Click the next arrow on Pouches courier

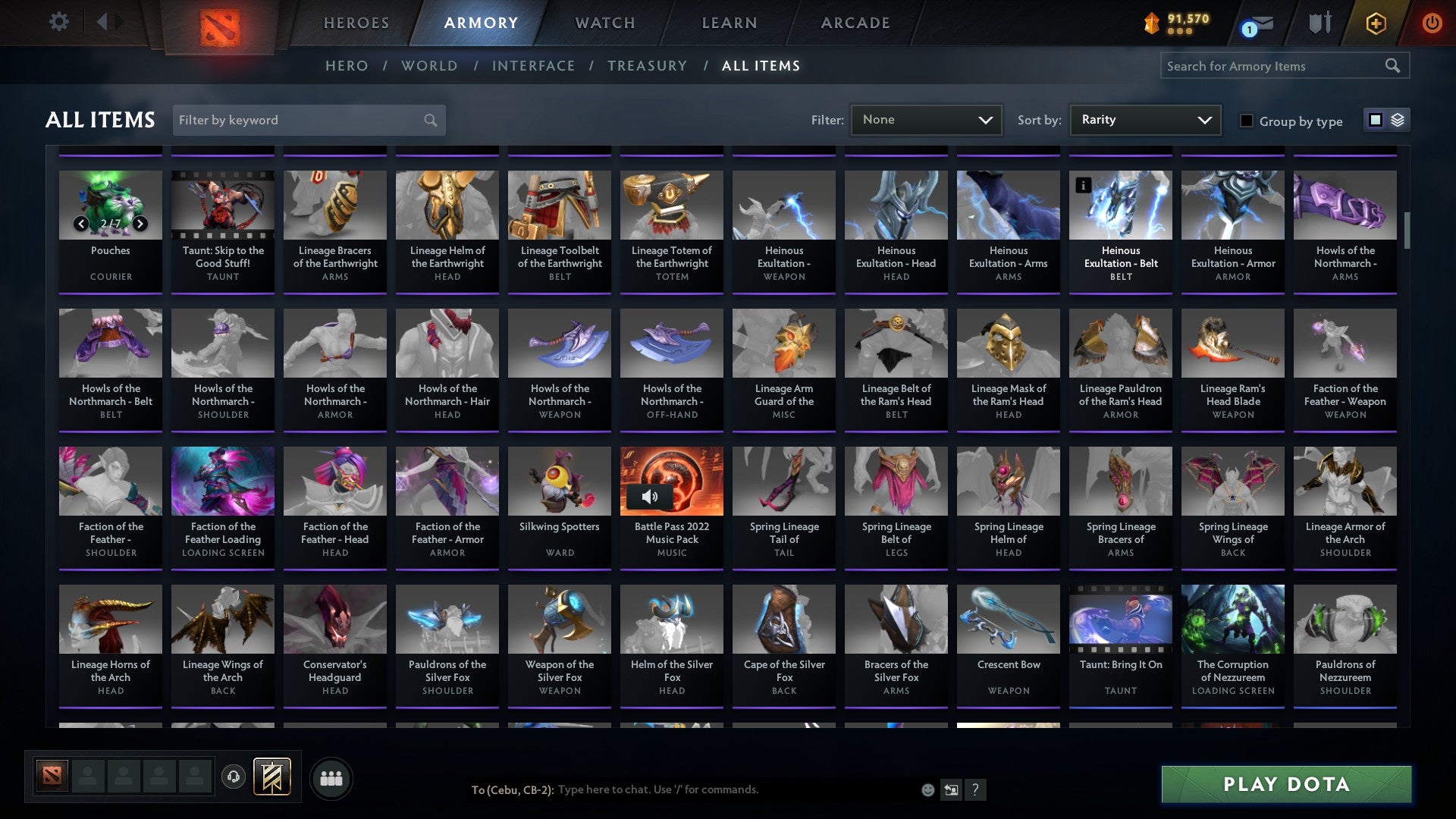[140, 223]
